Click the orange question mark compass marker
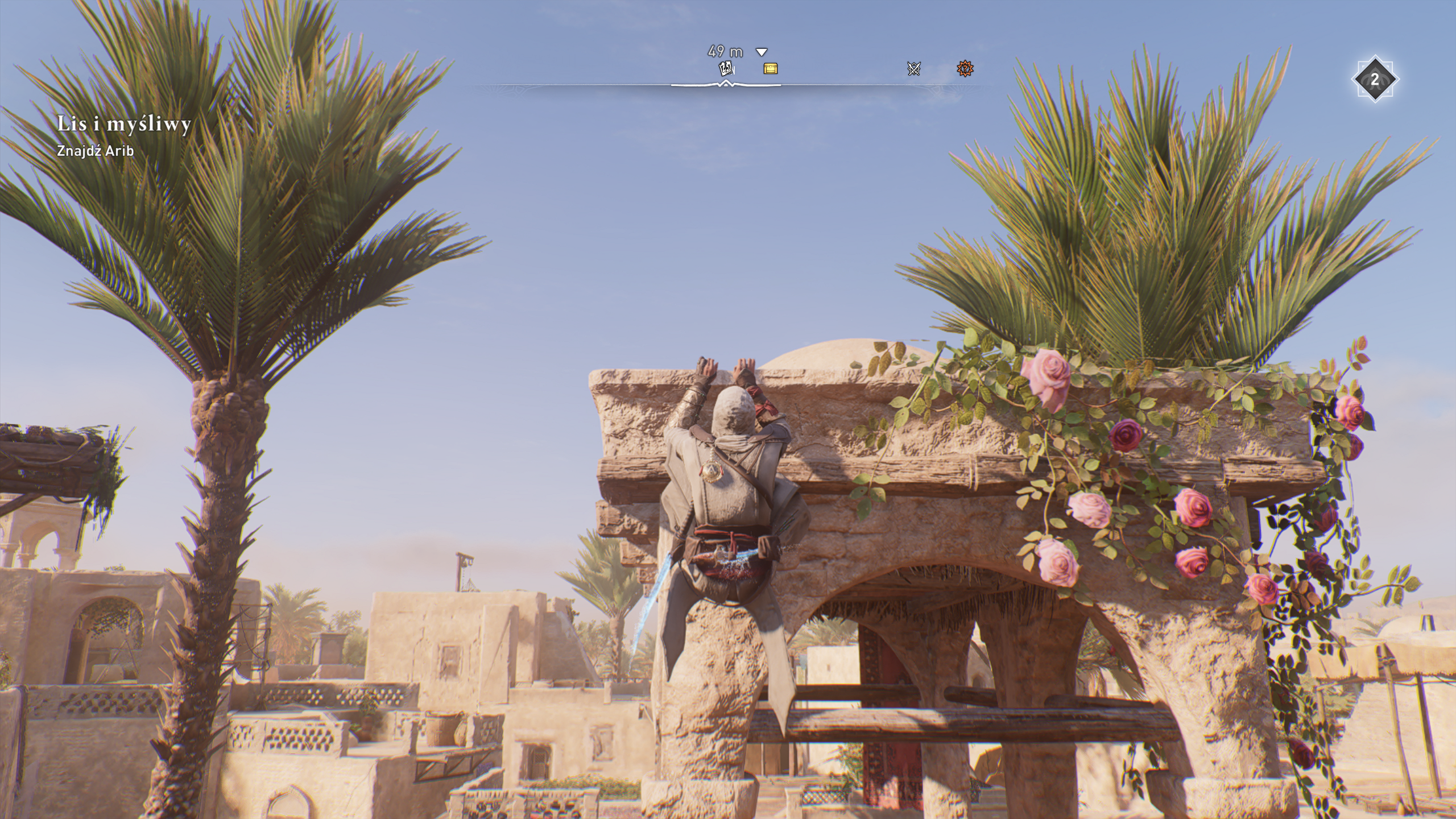Screen dimensions: 1456x819 coord(965,69)
